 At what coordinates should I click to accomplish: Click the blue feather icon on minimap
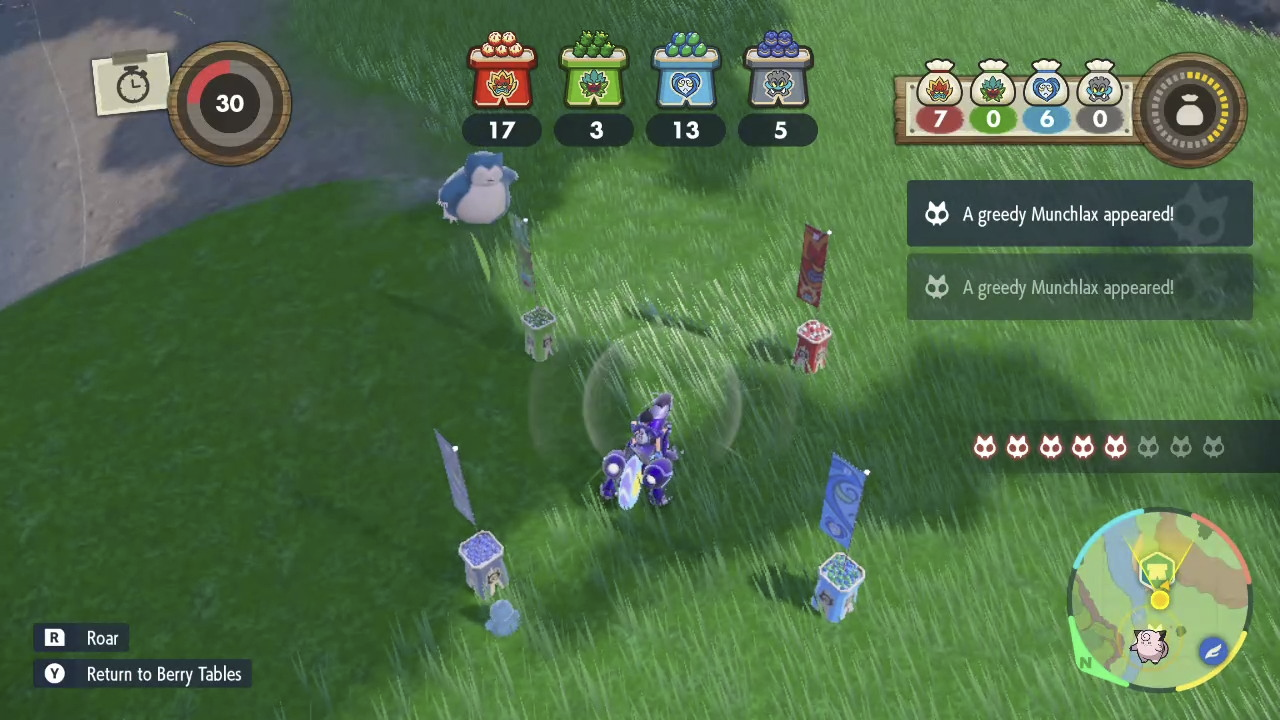click(x=1213, y=652)
